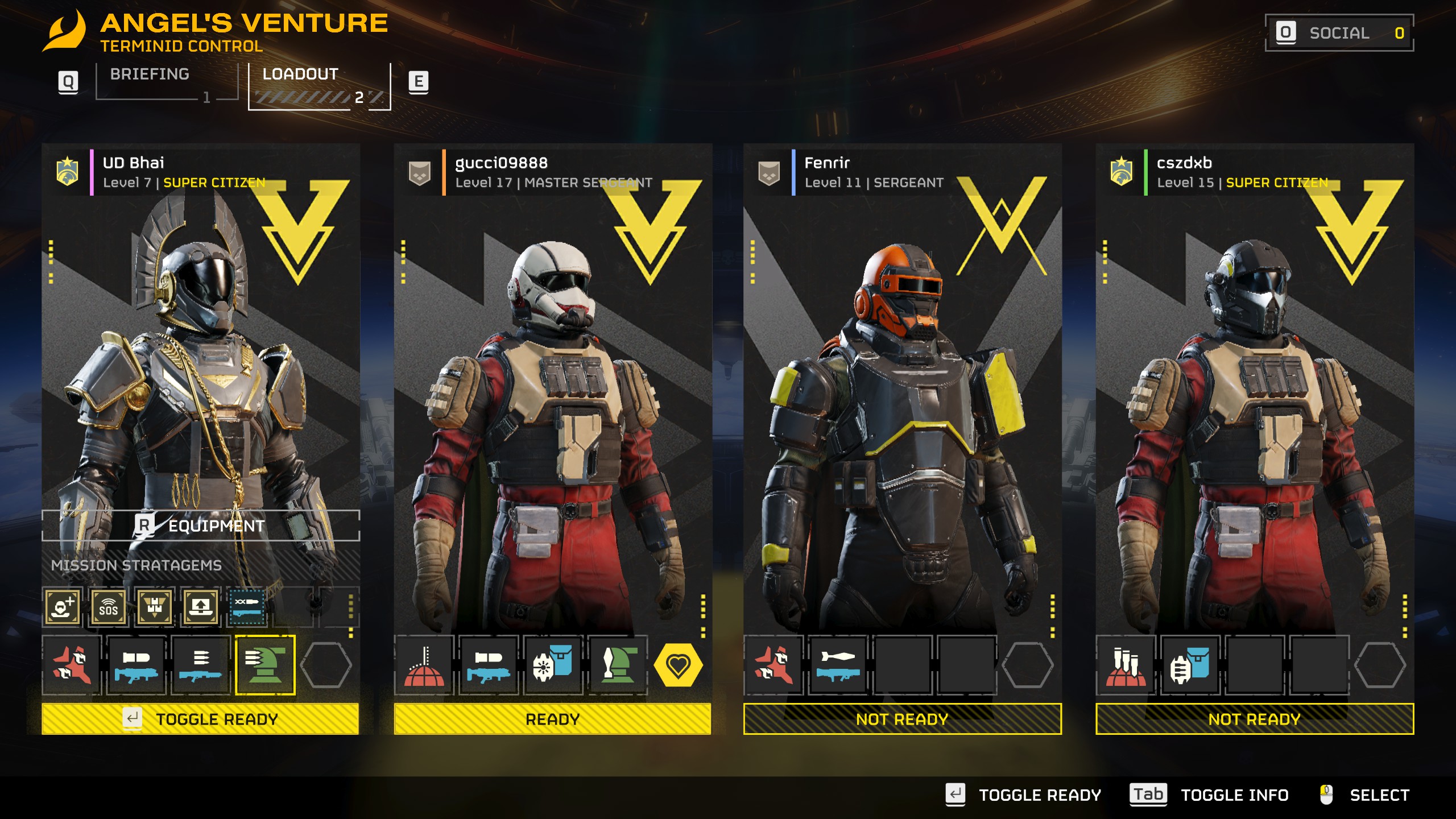Select gucci09888's yellow heart booster hexagon
This screenshot has height=819, width=1456.
point(678,665)
